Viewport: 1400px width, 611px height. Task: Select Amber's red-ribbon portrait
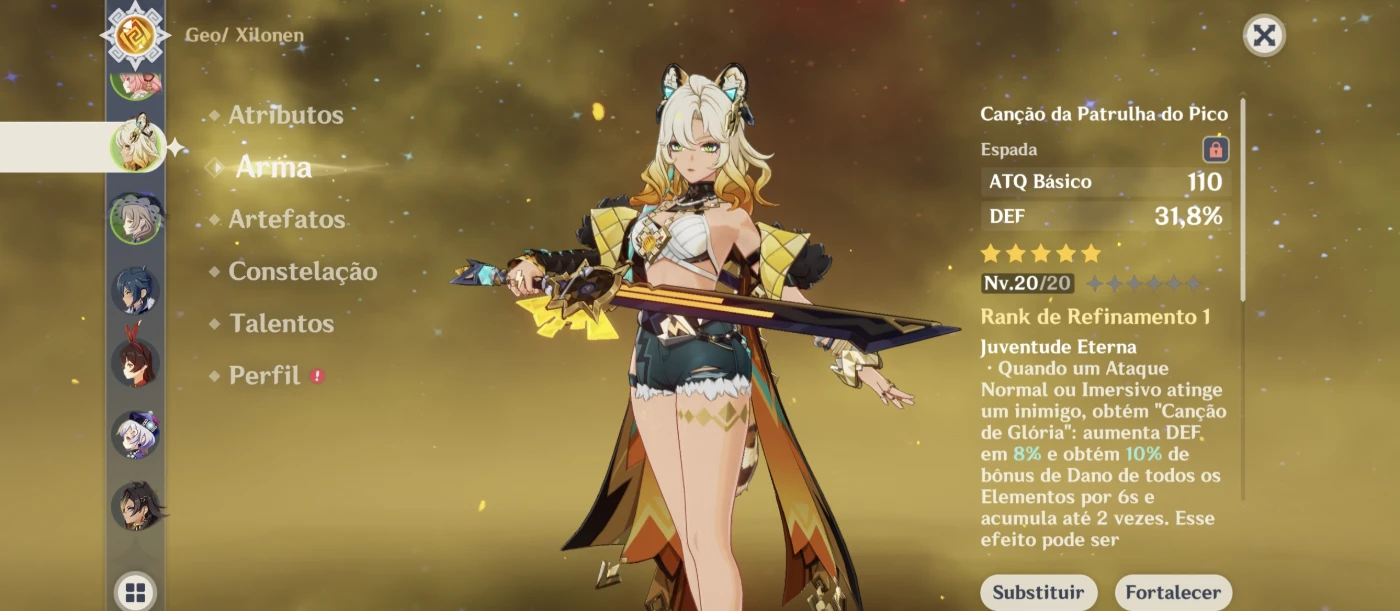point(135,362)
